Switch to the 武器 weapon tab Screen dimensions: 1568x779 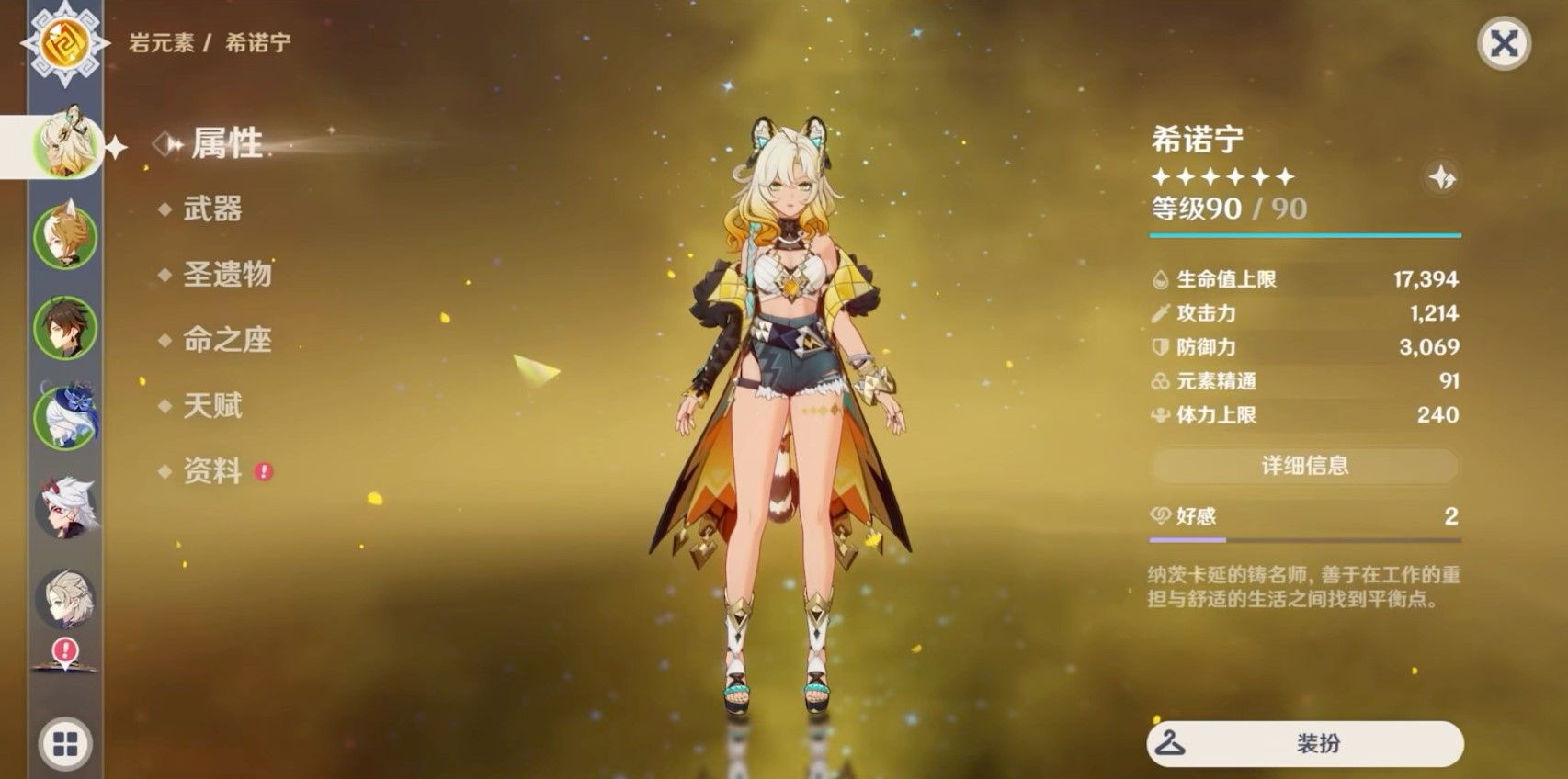pyautogui.click(x=212, y=209)
